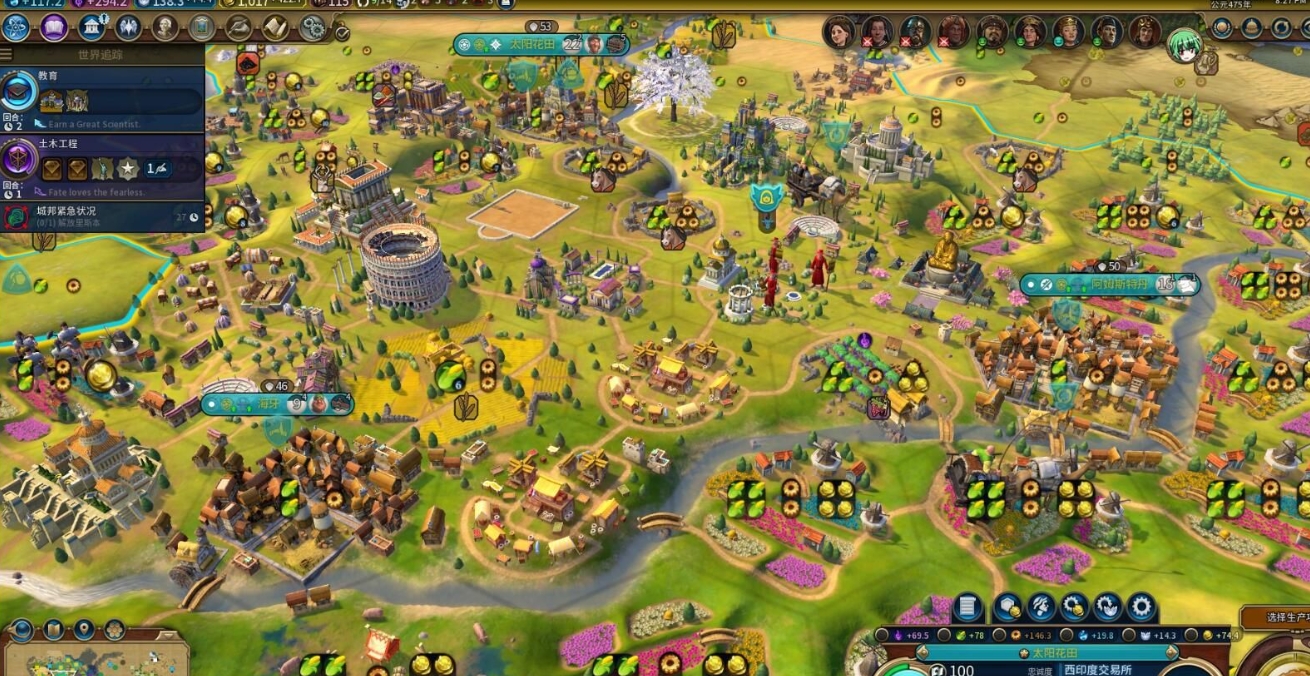Open the government building icon
Image resolution: width=1310 pixels, height=676 pixels.
92,27
